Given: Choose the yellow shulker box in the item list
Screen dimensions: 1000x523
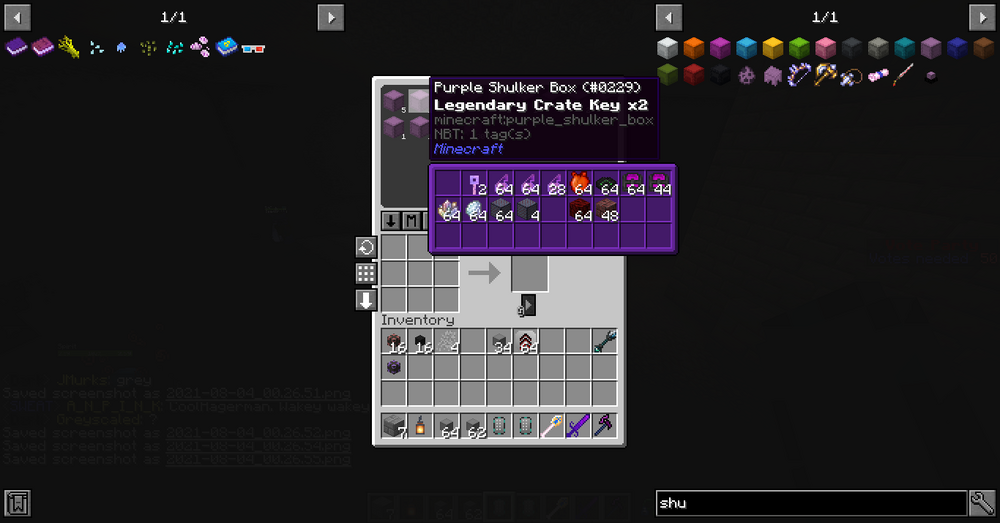Looking at the screenshot, I should click(x=772, y=48).
